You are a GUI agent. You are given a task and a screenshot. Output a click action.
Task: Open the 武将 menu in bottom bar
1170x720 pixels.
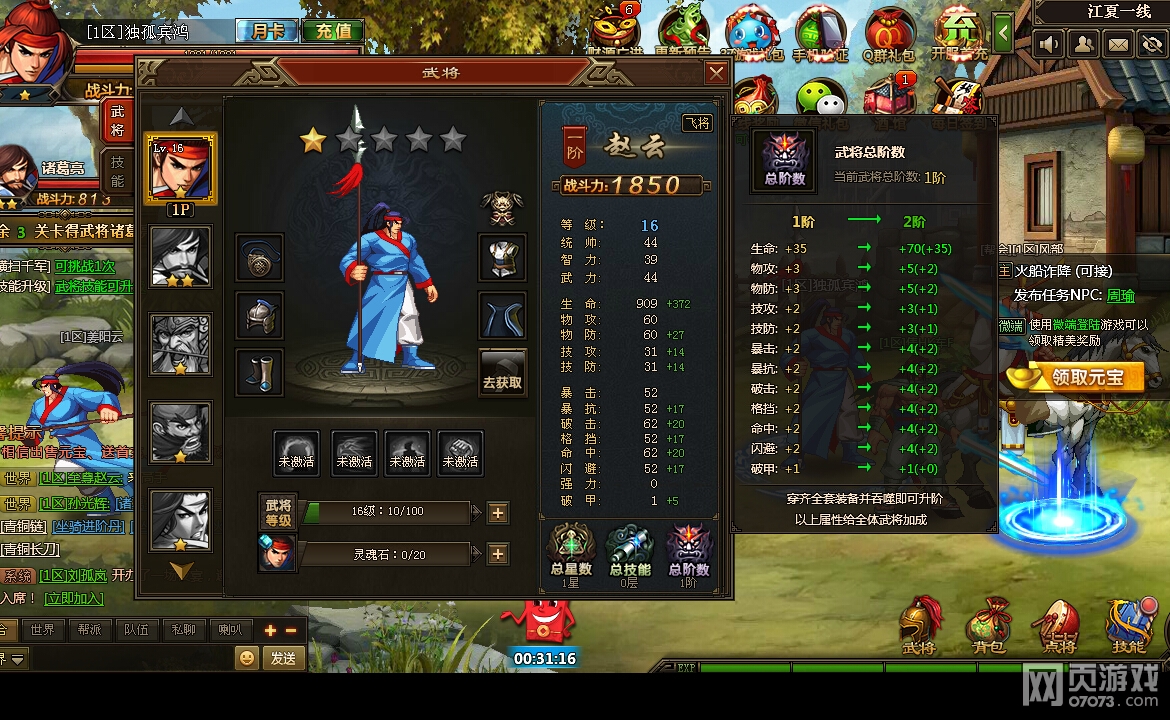(x=920, y=627)
